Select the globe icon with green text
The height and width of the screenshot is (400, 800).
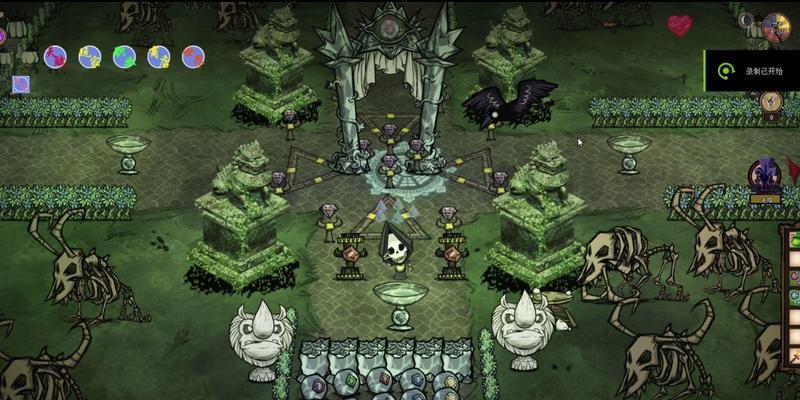click(124, 56)
